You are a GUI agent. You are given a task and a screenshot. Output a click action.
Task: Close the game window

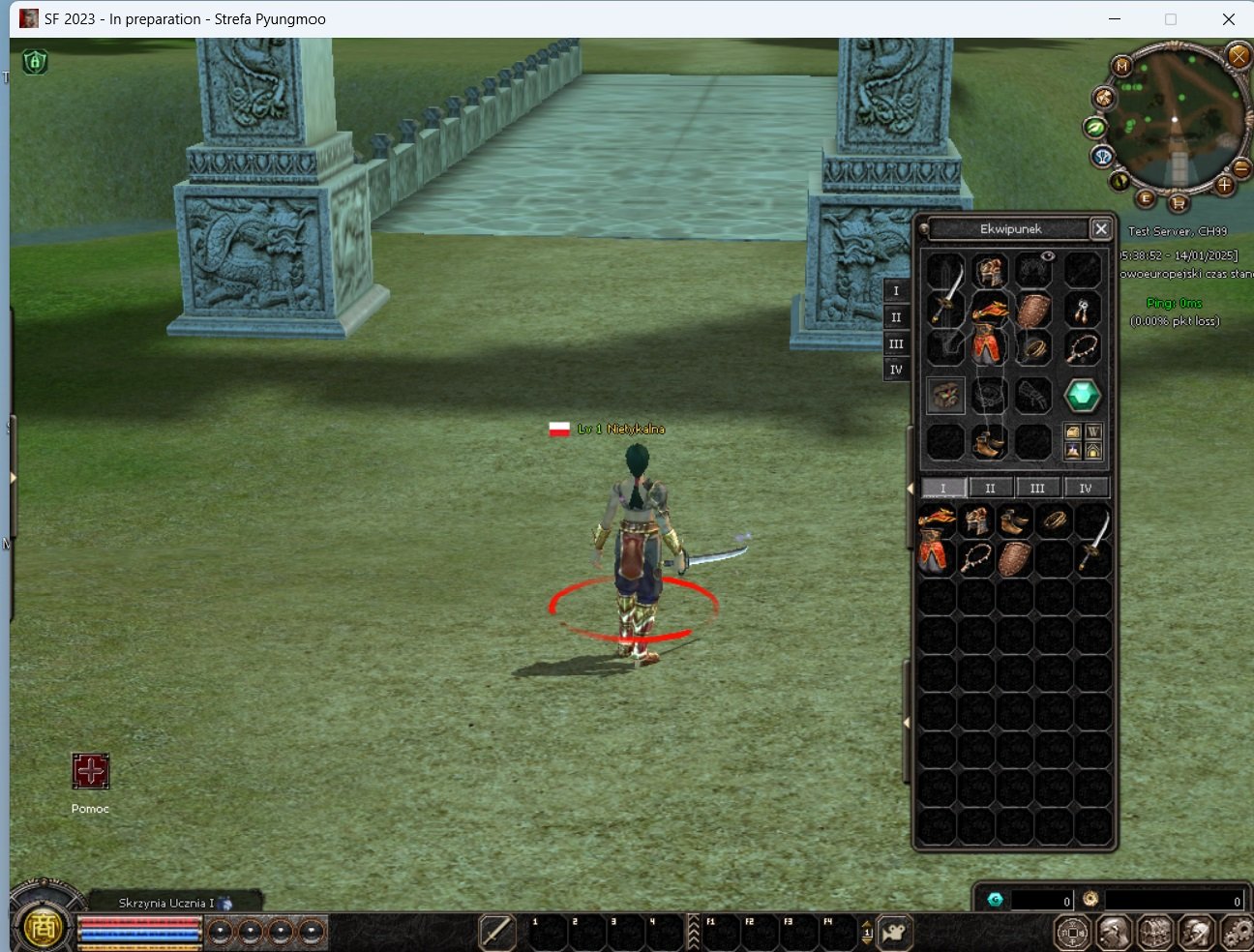1228,19
